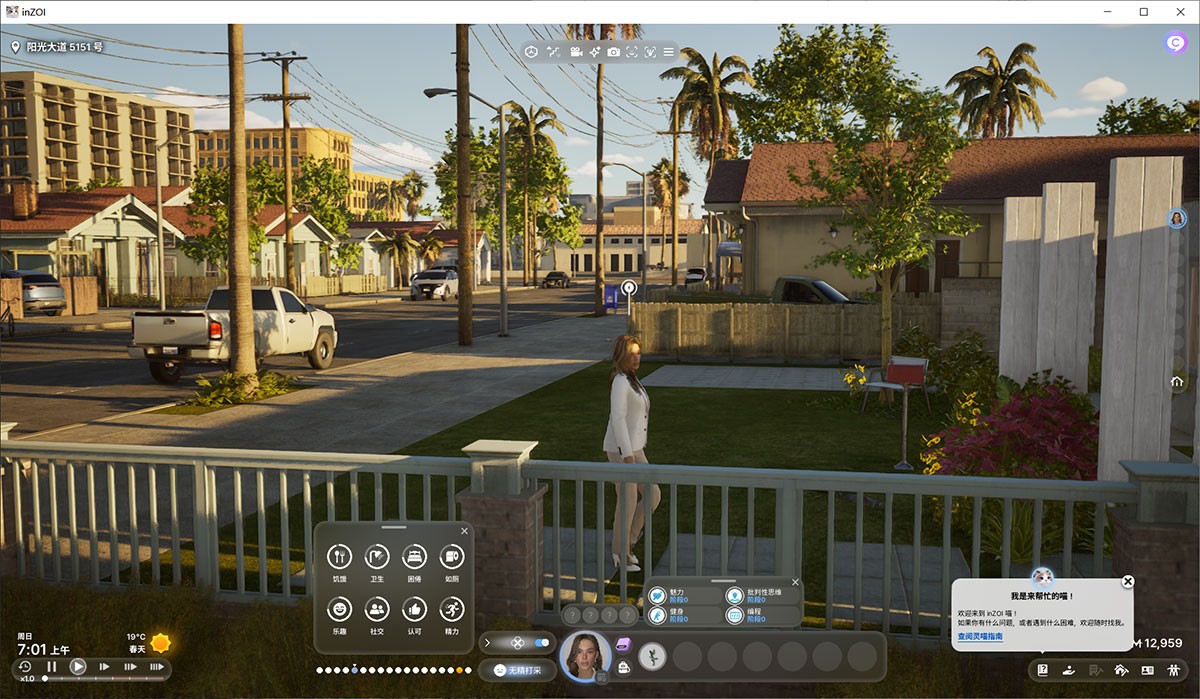Screen dimensions: 1200x699
Task: Close the skills panel
Action: tap(795, 582)
